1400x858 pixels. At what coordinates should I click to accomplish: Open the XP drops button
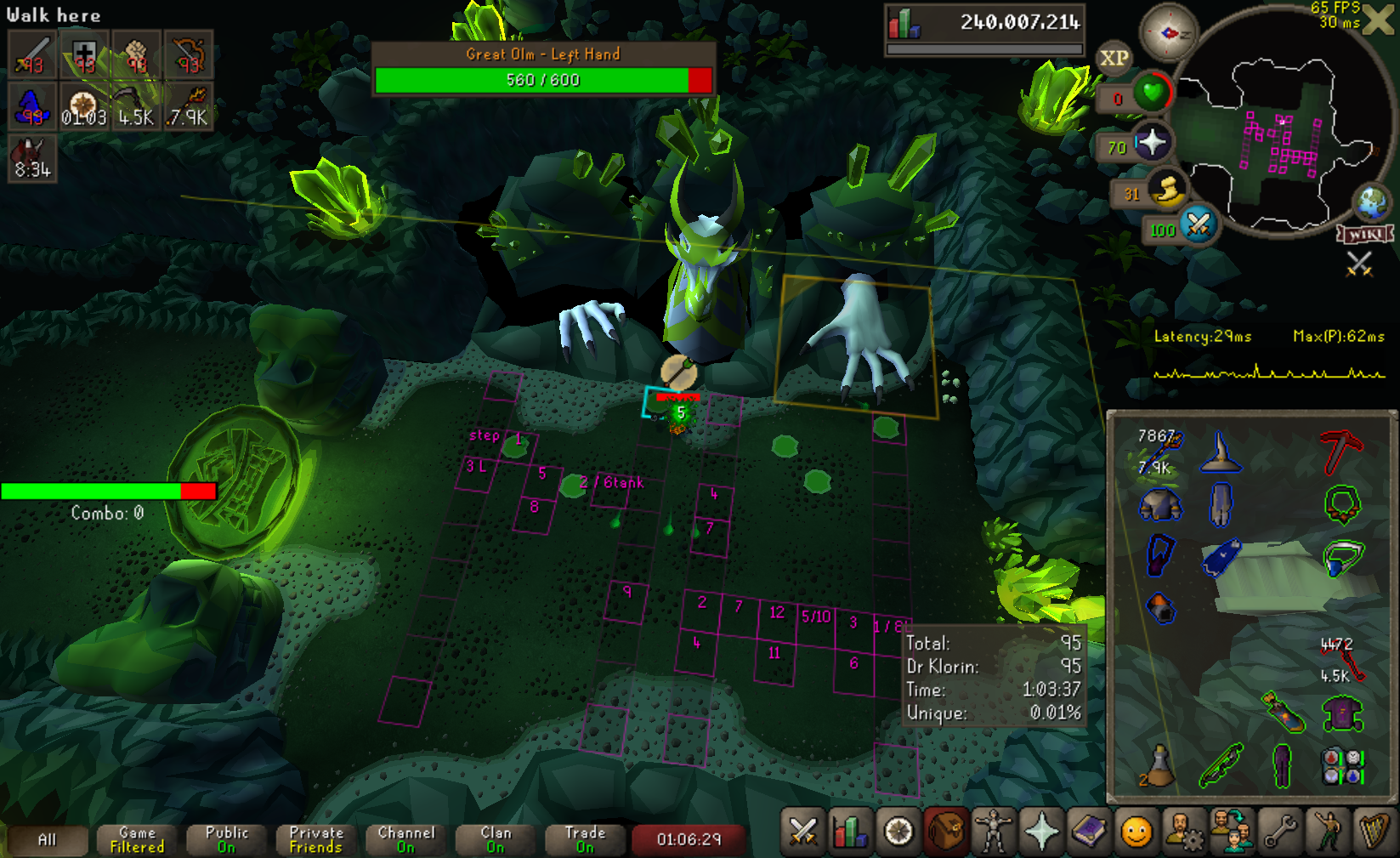1114,58
